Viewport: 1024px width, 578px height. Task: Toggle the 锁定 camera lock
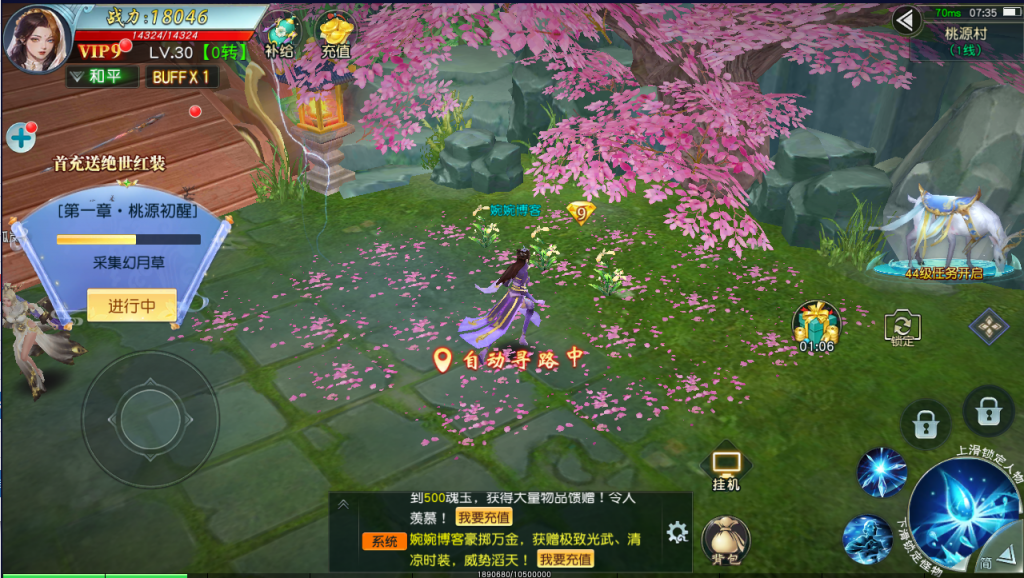pos(903,327)
